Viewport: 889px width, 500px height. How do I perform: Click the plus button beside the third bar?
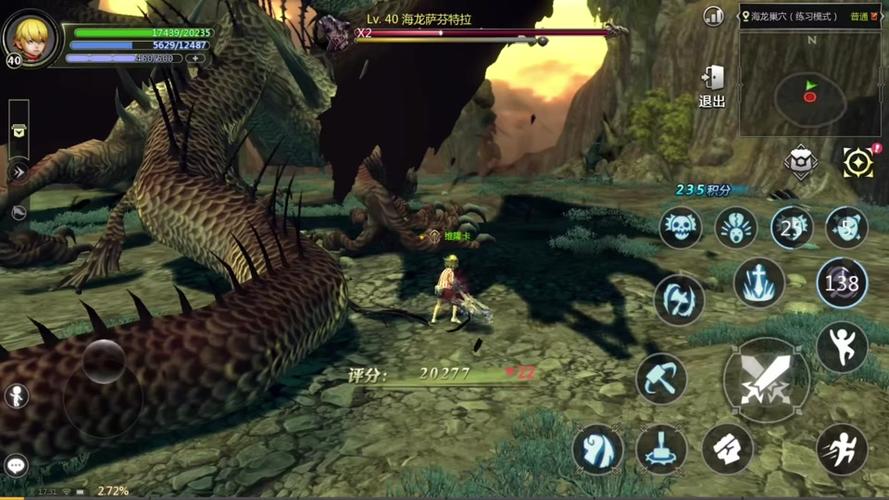coord(195,58)
